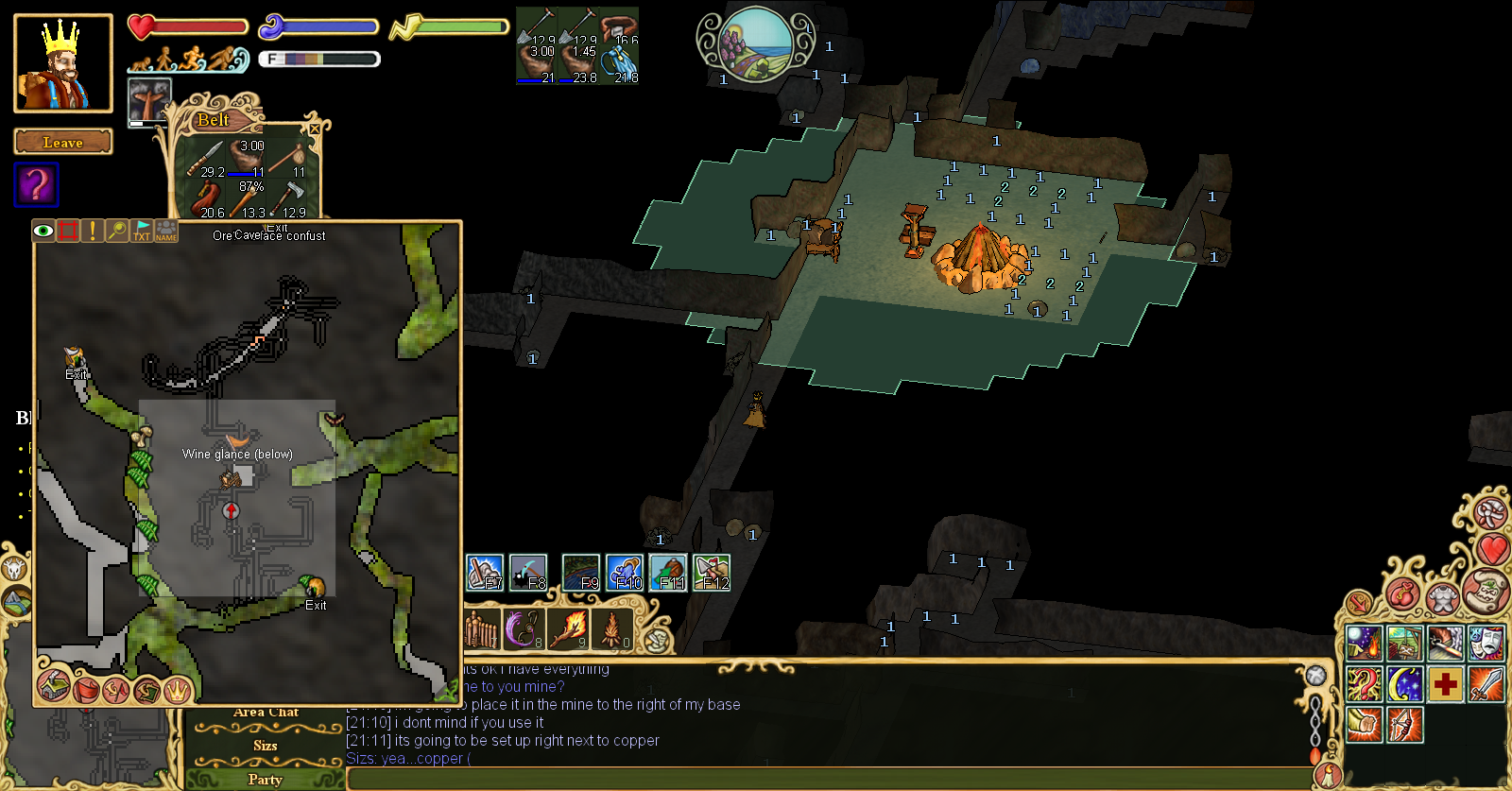Open the red cross first aid icon

1446,684
